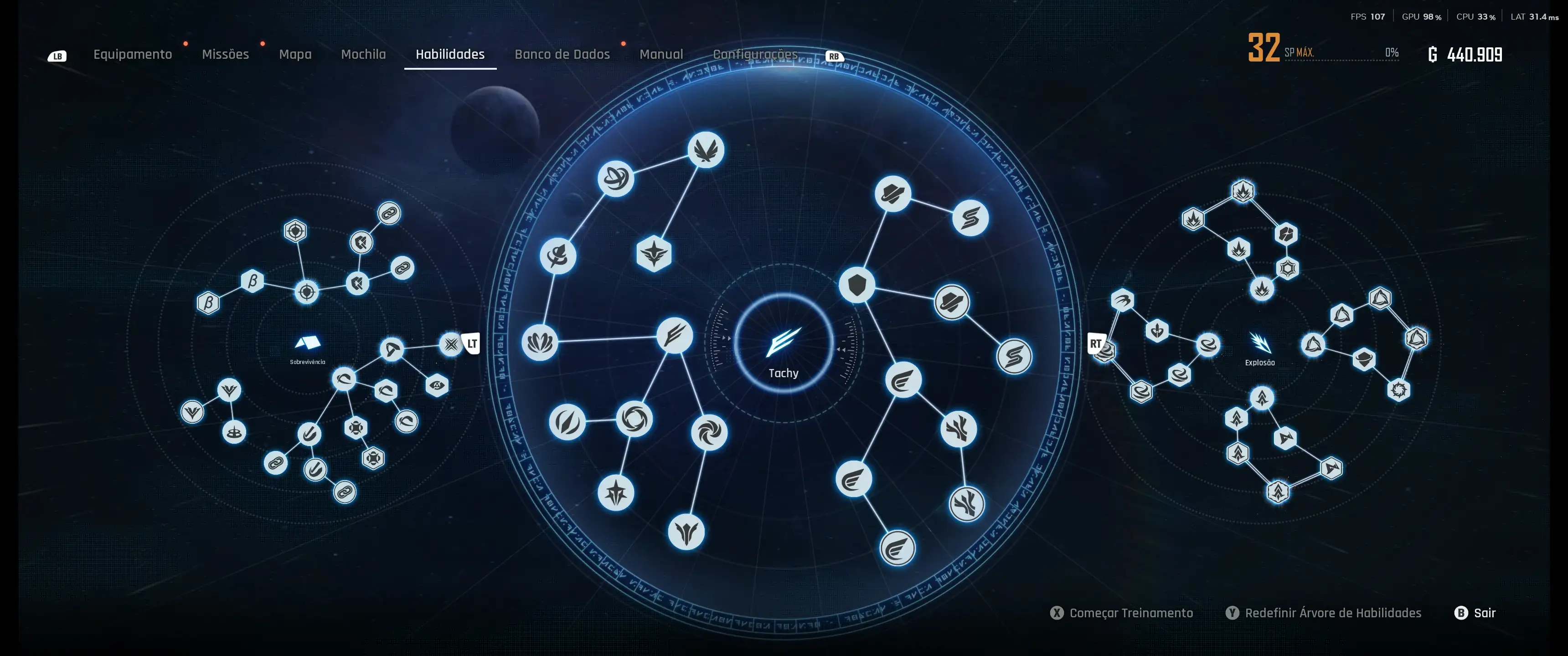Screen dimensions: 1568x656
Task: Open the Equipamento tab
Action: [132, 54]
